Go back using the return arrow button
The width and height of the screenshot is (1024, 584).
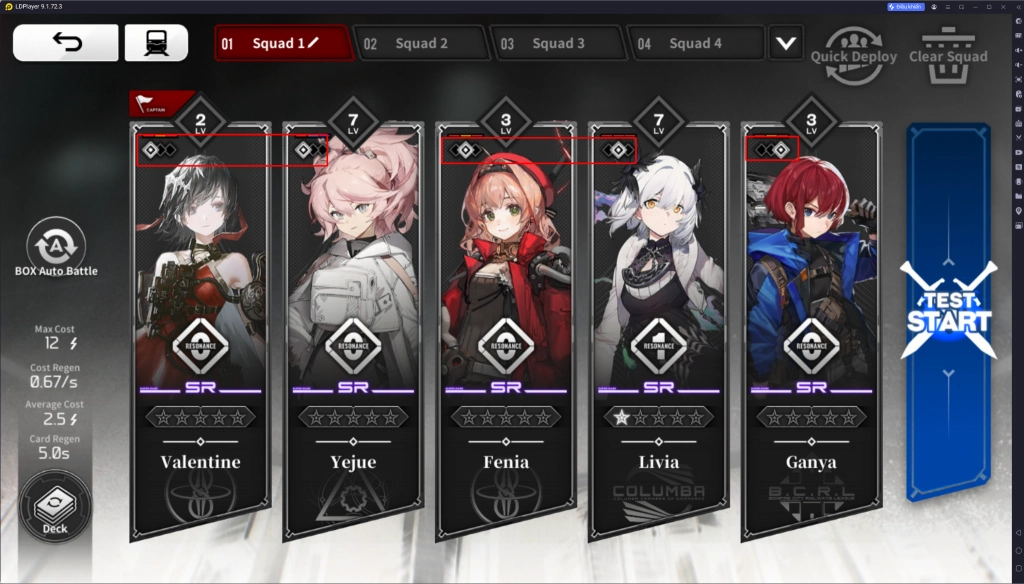coord(65,43)
